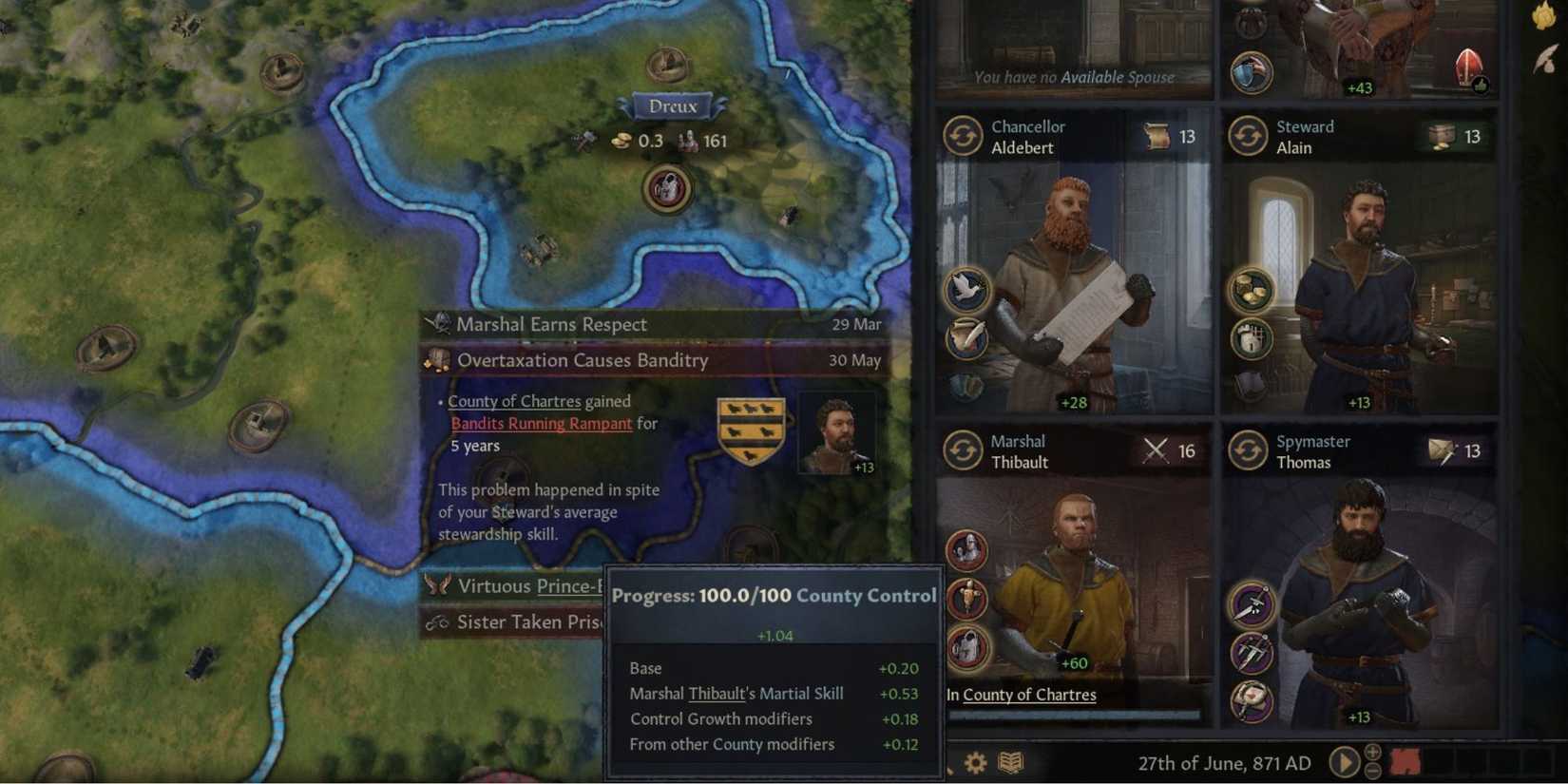Image resolution: width=1568 pixels, height=784 pixels.
Task: Select the Dreux county banner on the map
Action: 673,105
